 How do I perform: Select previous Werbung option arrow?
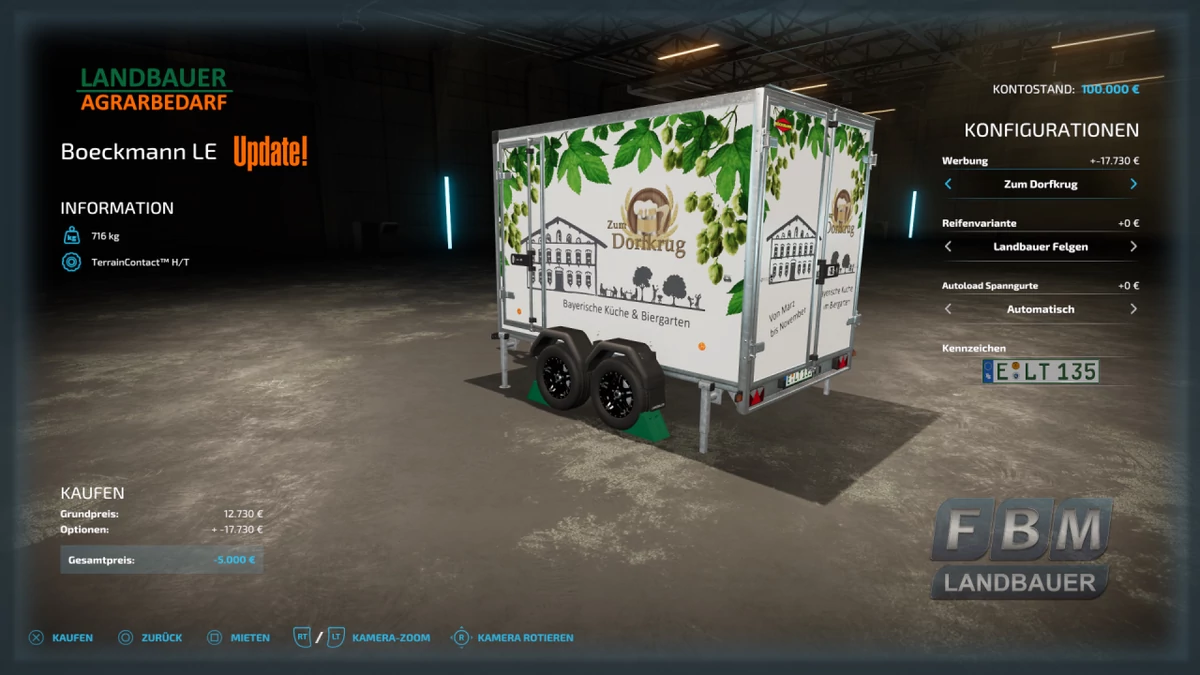948,184
